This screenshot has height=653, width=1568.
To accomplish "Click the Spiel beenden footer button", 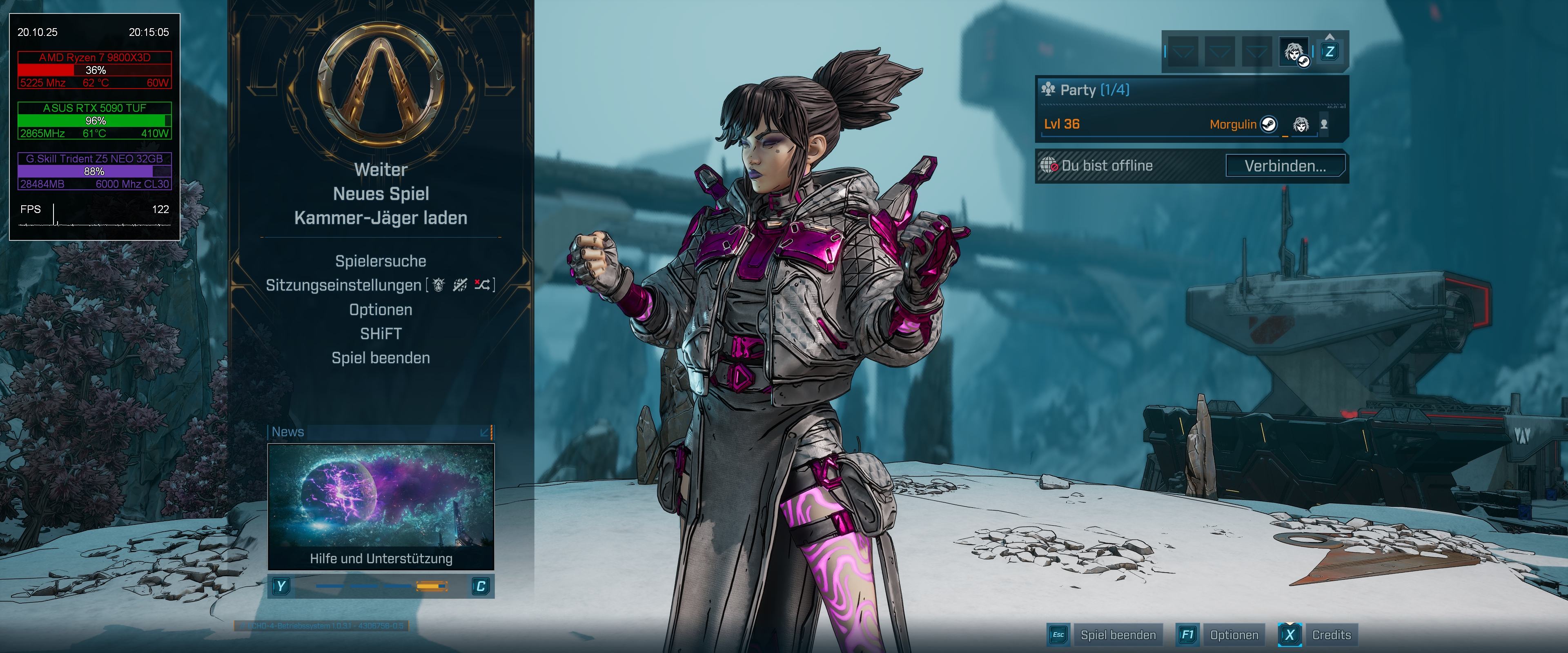I will (1118, 635).
